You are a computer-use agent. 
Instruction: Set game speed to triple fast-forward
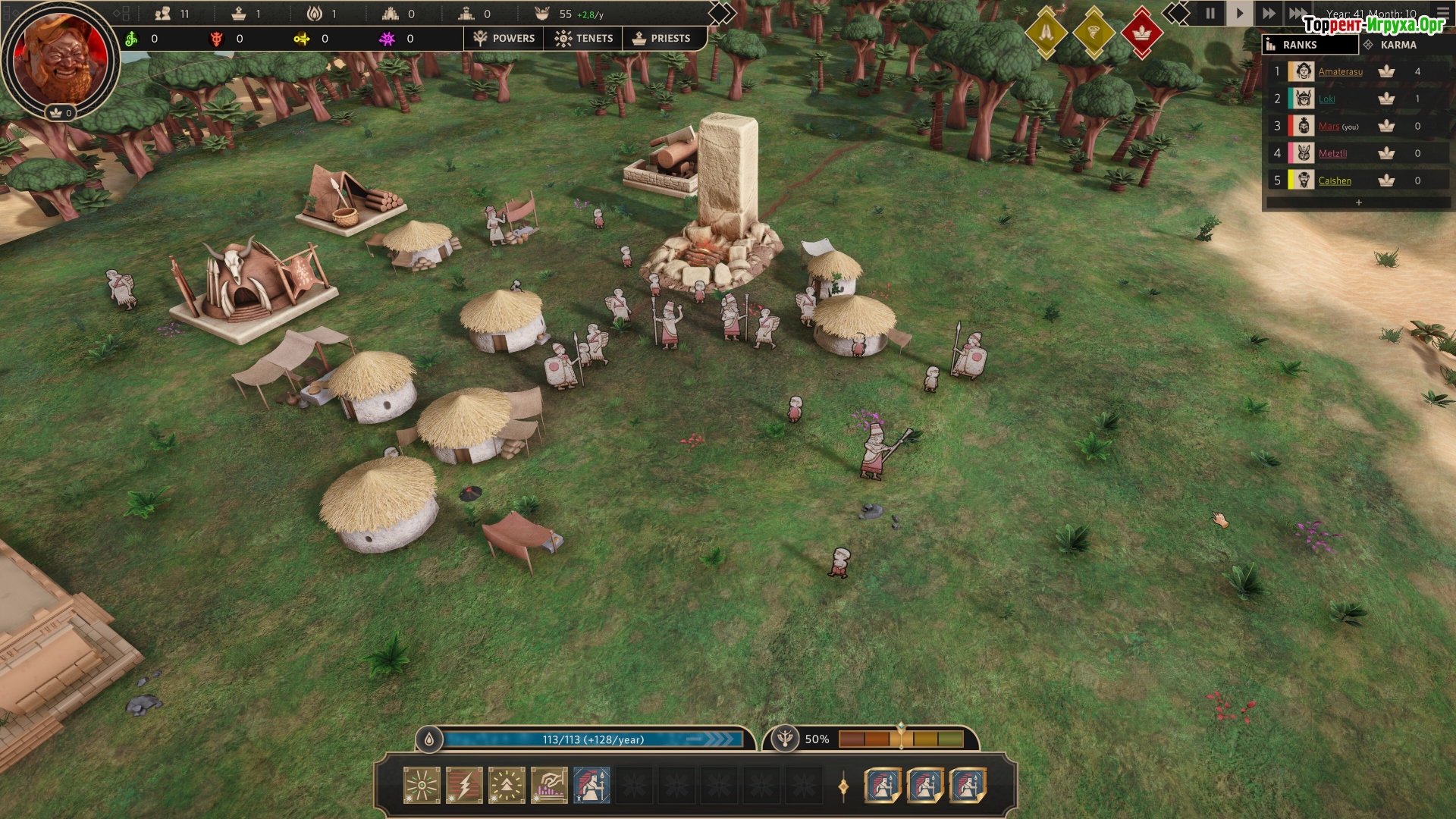point(1298,14)
